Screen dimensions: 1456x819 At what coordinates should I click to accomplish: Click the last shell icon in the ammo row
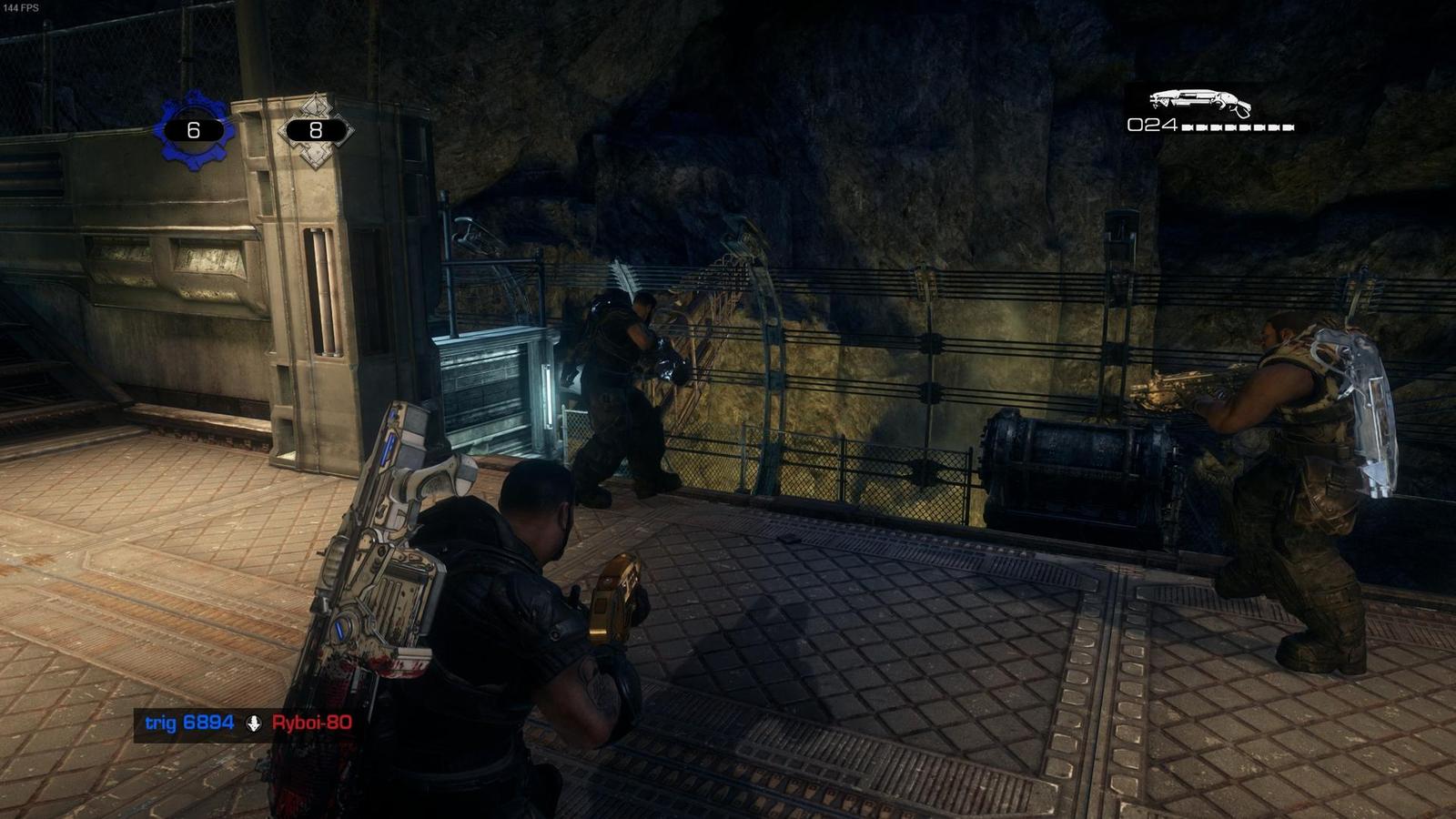coord(1288,127)
